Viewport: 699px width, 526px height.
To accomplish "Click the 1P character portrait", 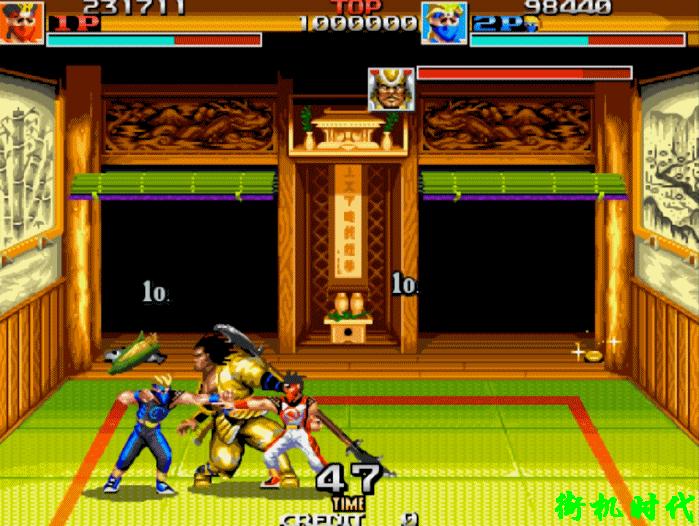I will (22, 22).
